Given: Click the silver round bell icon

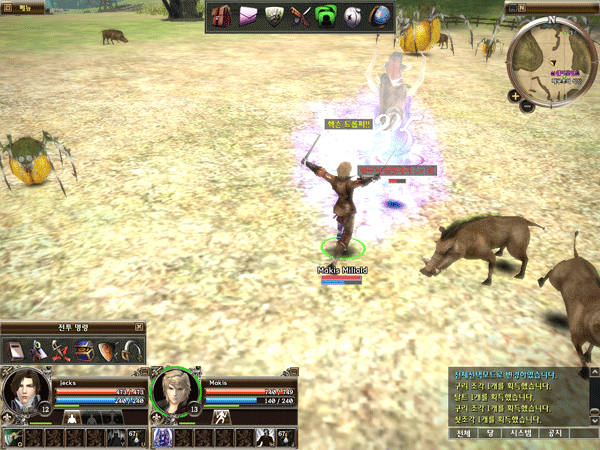Looking at the screenshot, I should [x=353, y=17].
